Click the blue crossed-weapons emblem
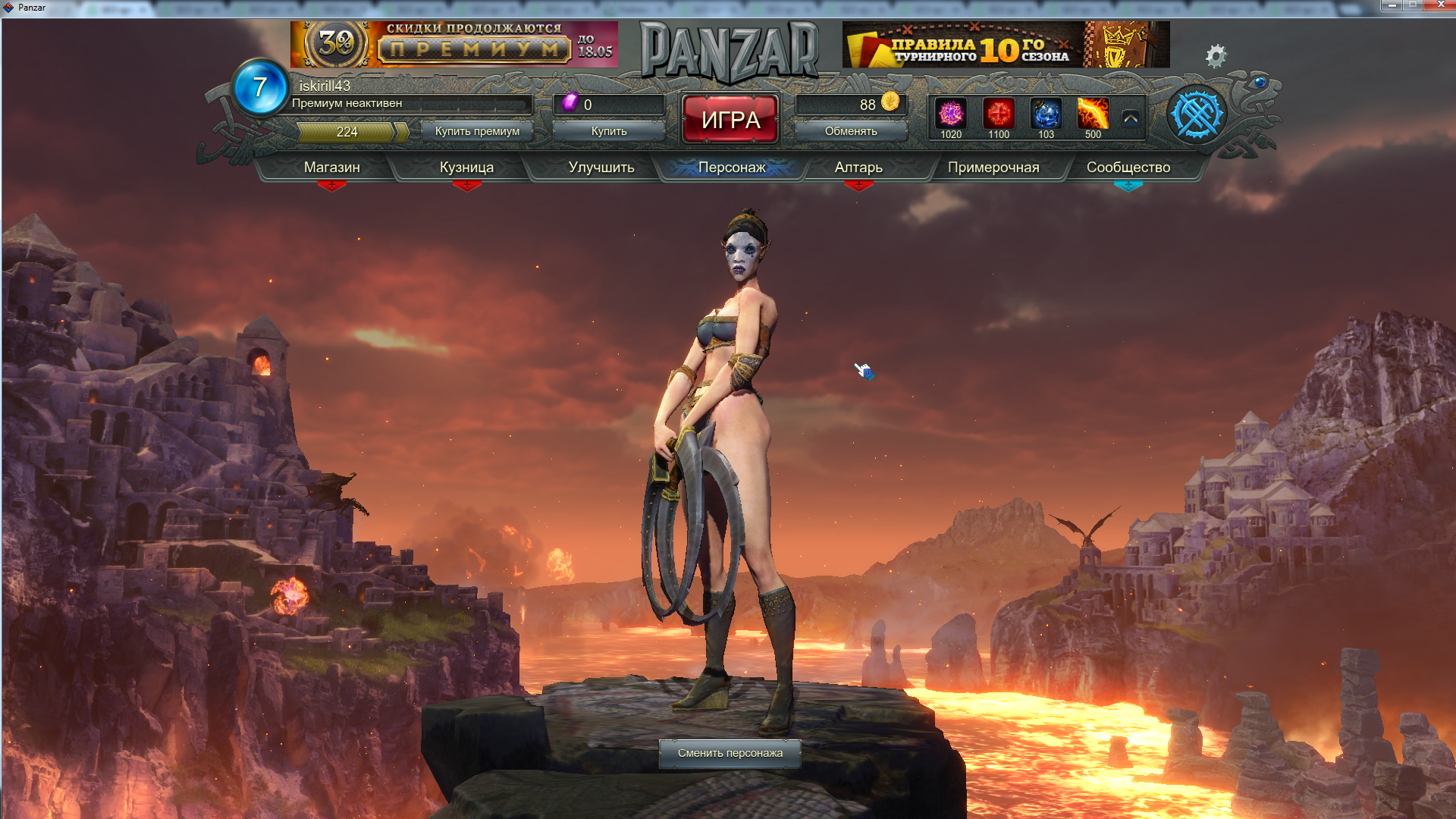The height and width of the screenshot is (819, 1456). [x=1196, y=115]
